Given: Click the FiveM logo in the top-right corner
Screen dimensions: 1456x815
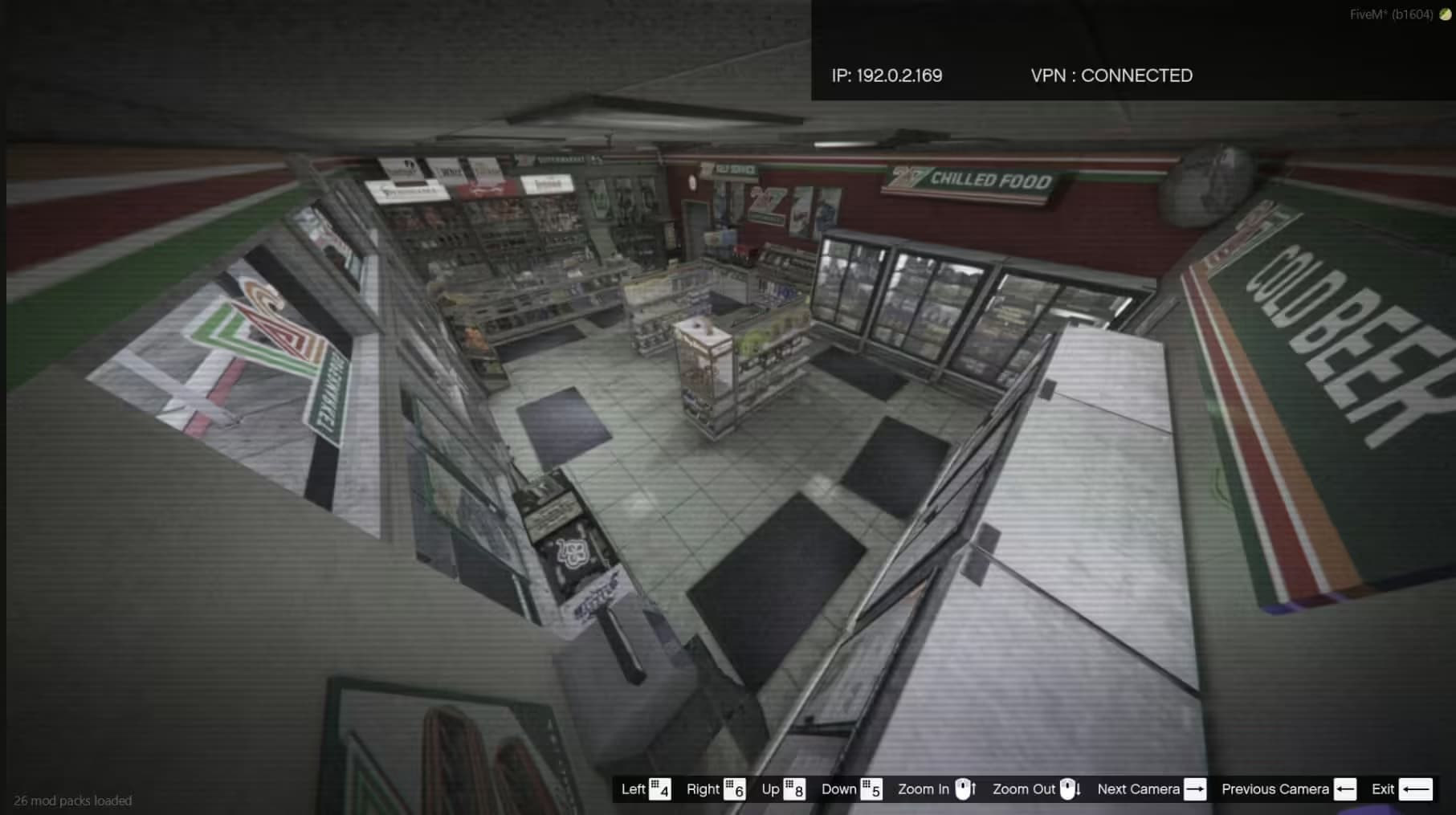Looking at the screenshot, I should (x=1442, y=13).
